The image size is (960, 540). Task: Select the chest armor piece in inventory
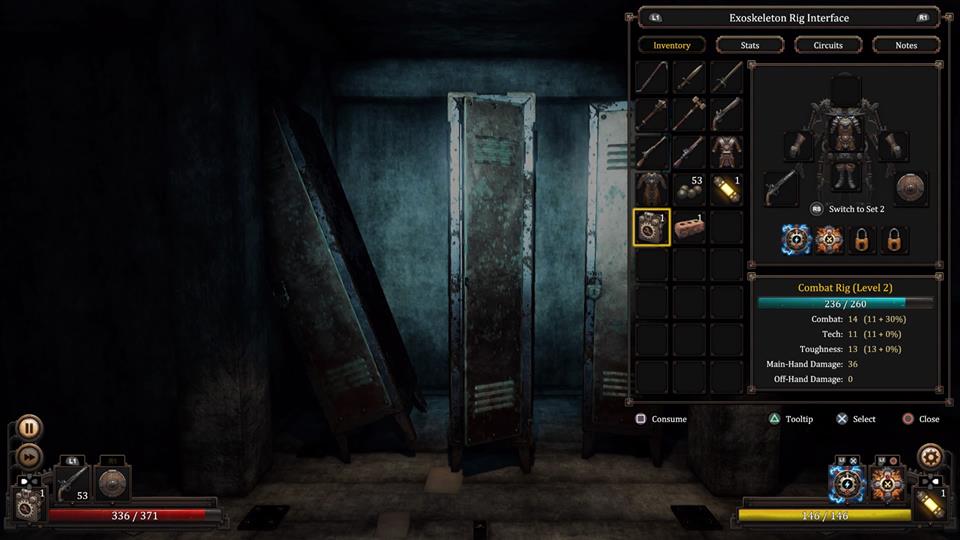click(726, 151)
